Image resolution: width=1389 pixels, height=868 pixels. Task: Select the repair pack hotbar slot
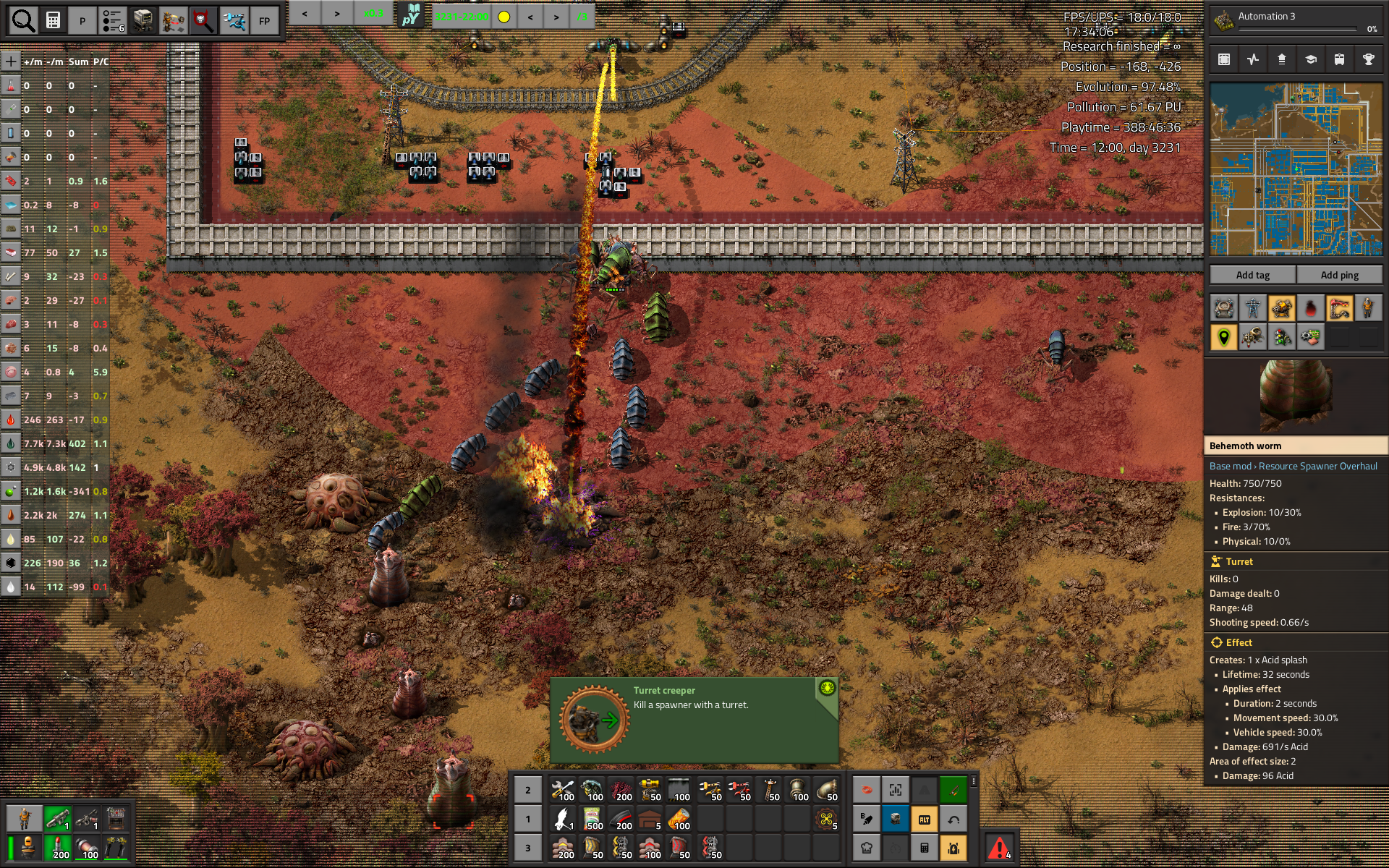[563, 790]
